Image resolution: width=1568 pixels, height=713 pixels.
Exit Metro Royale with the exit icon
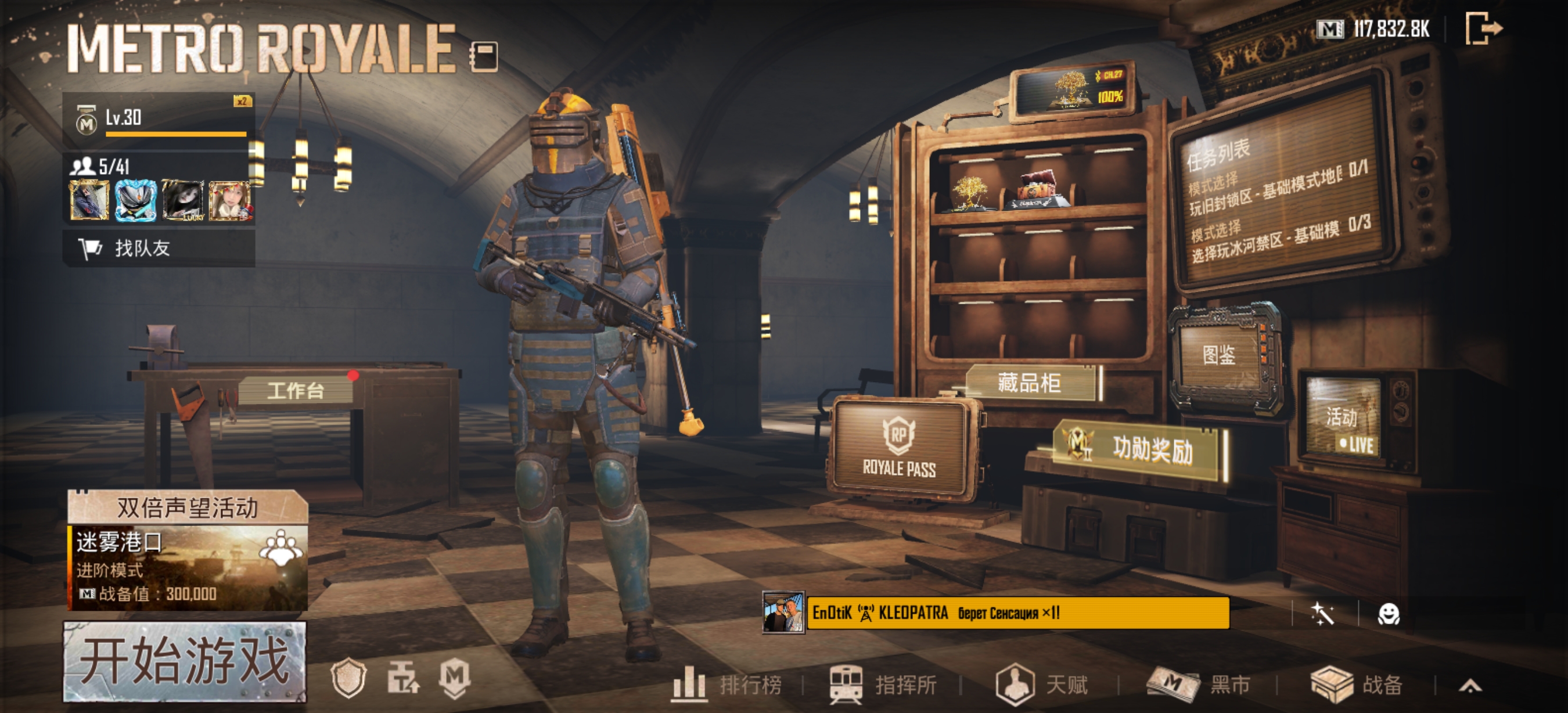tap(1483, 28)
